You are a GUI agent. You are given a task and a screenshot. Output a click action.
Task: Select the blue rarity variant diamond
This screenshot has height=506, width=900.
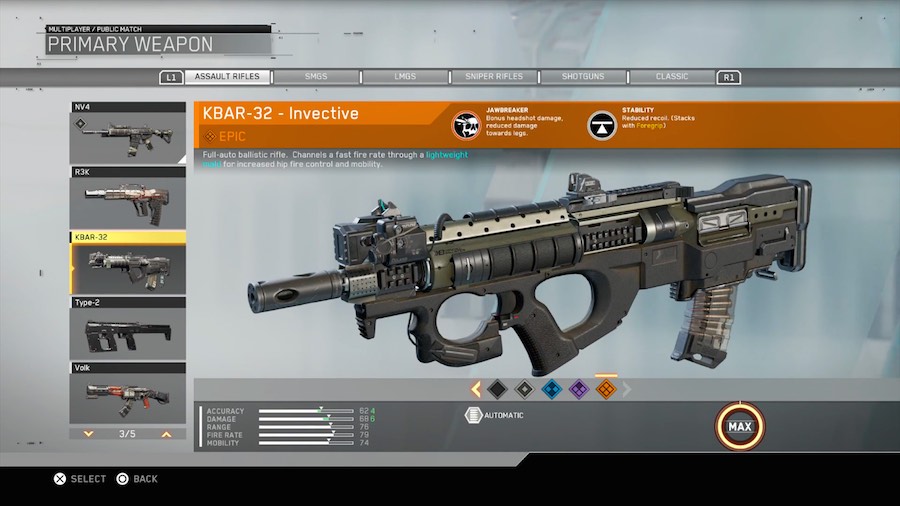pos(550,389)
